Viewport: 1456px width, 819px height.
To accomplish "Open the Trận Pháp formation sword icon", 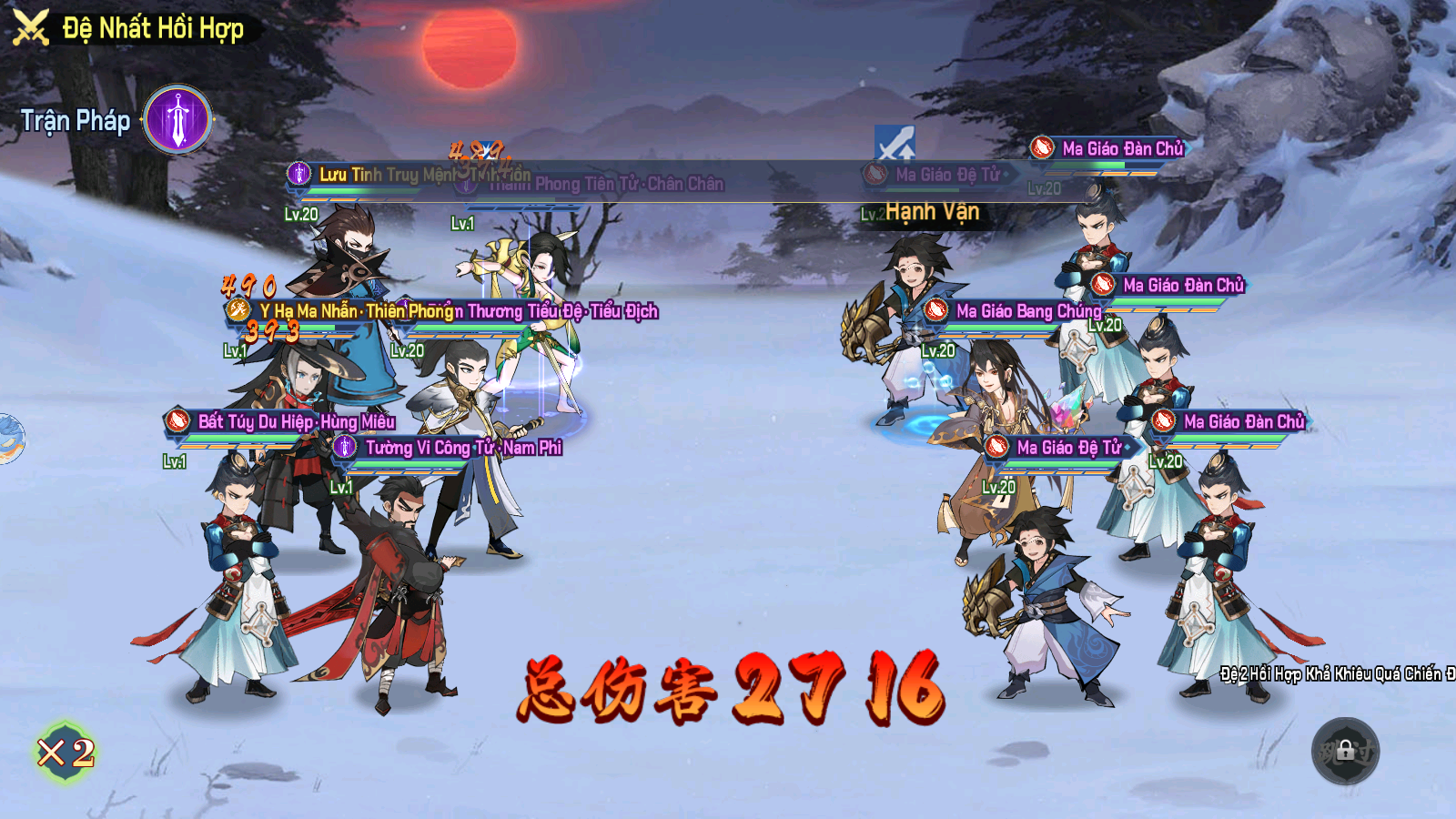I will tap(178, 119).
